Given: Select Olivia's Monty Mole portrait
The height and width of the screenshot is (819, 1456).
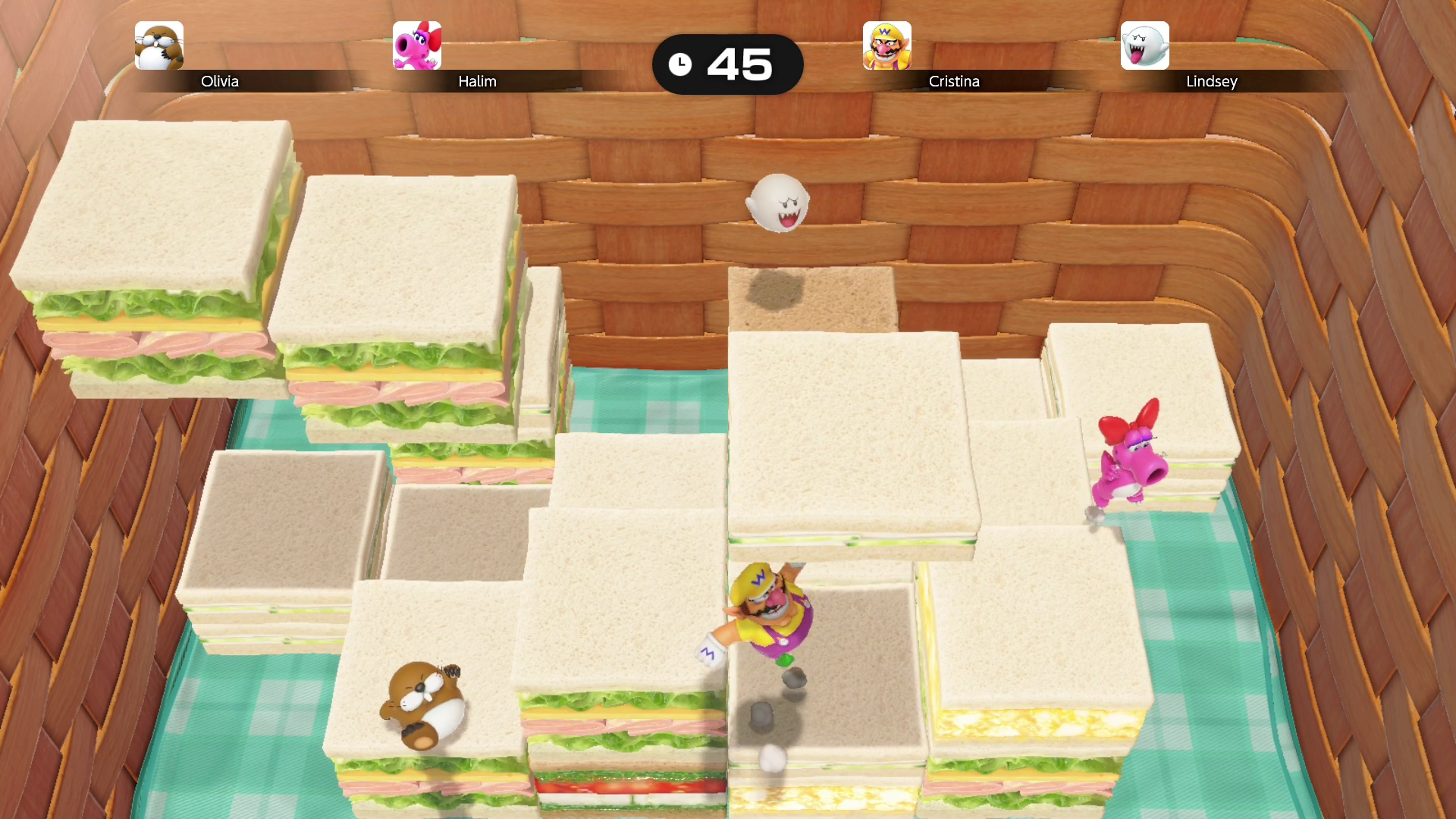Looking at the screenshot, I should (159, 45).
